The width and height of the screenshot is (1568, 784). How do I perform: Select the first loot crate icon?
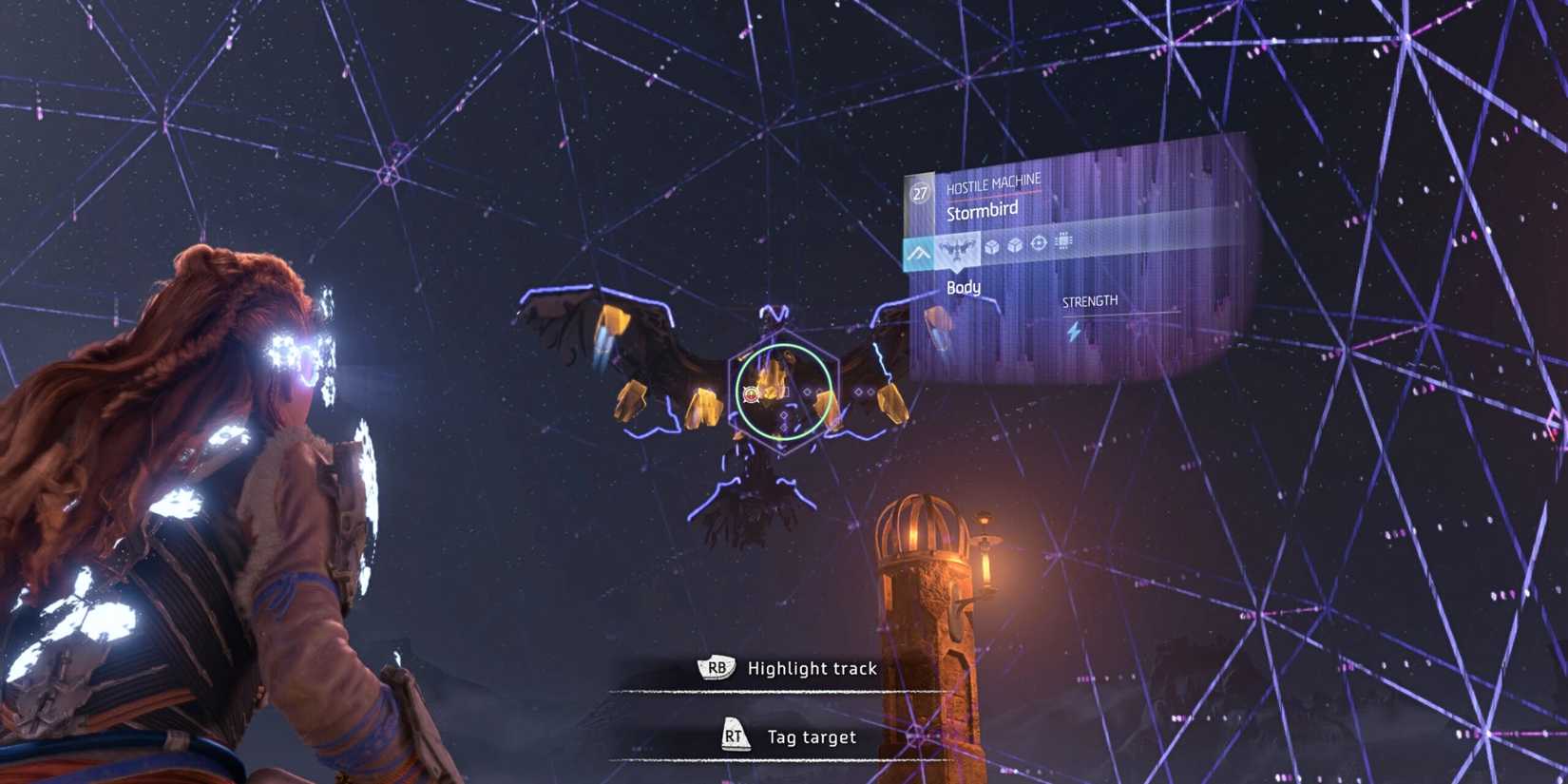[x=991, y=246]
